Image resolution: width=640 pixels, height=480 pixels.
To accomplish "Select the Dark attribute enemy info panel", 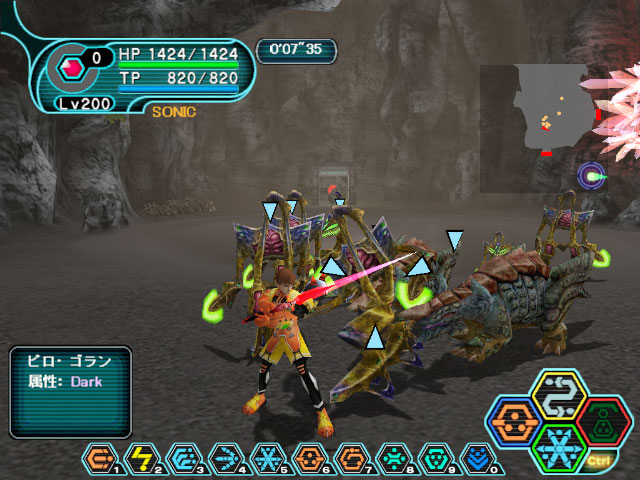I will click(70, 391).
